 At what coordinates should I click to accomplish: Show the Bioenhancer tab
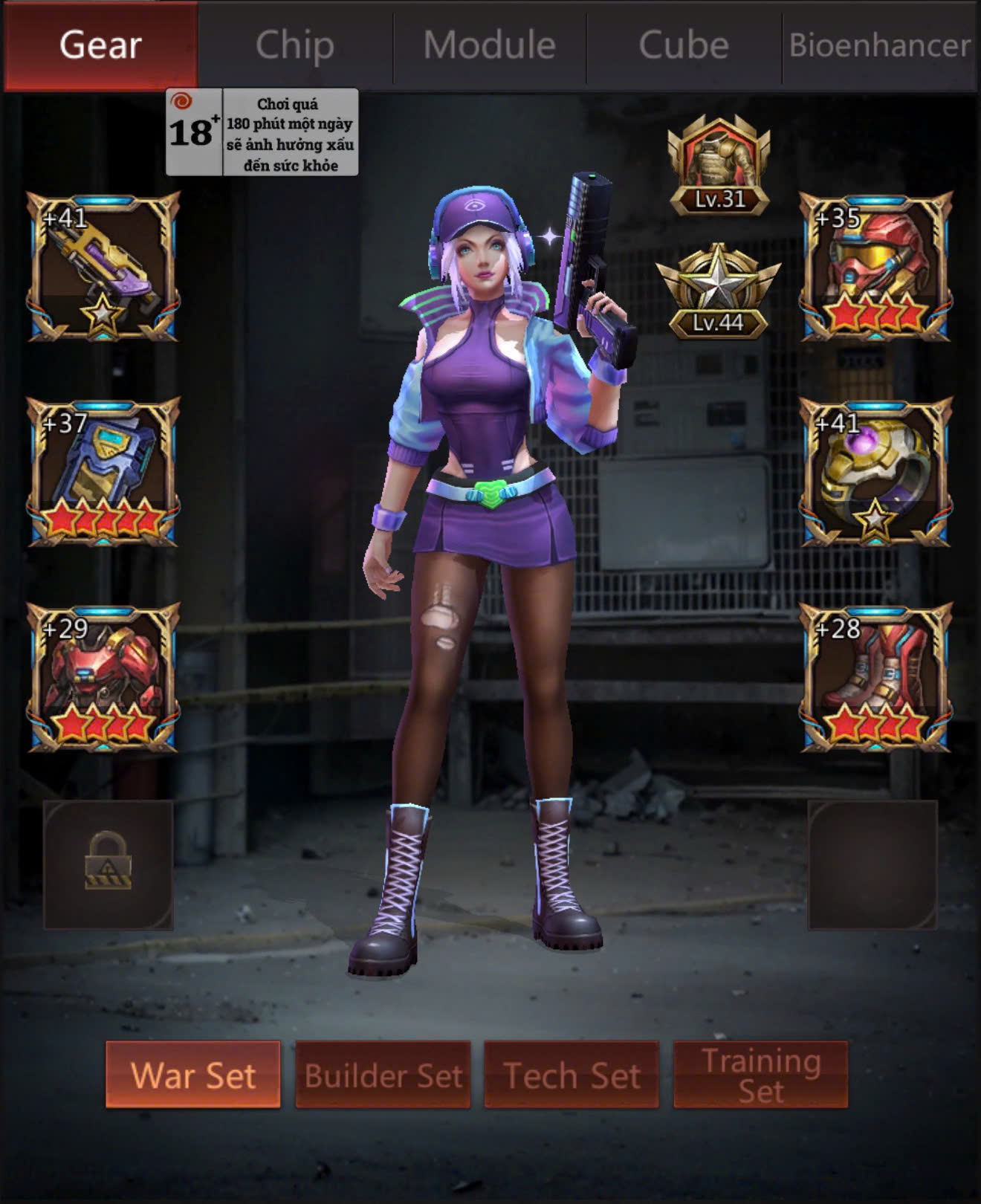pyautogui.click(x=880, y=45)
